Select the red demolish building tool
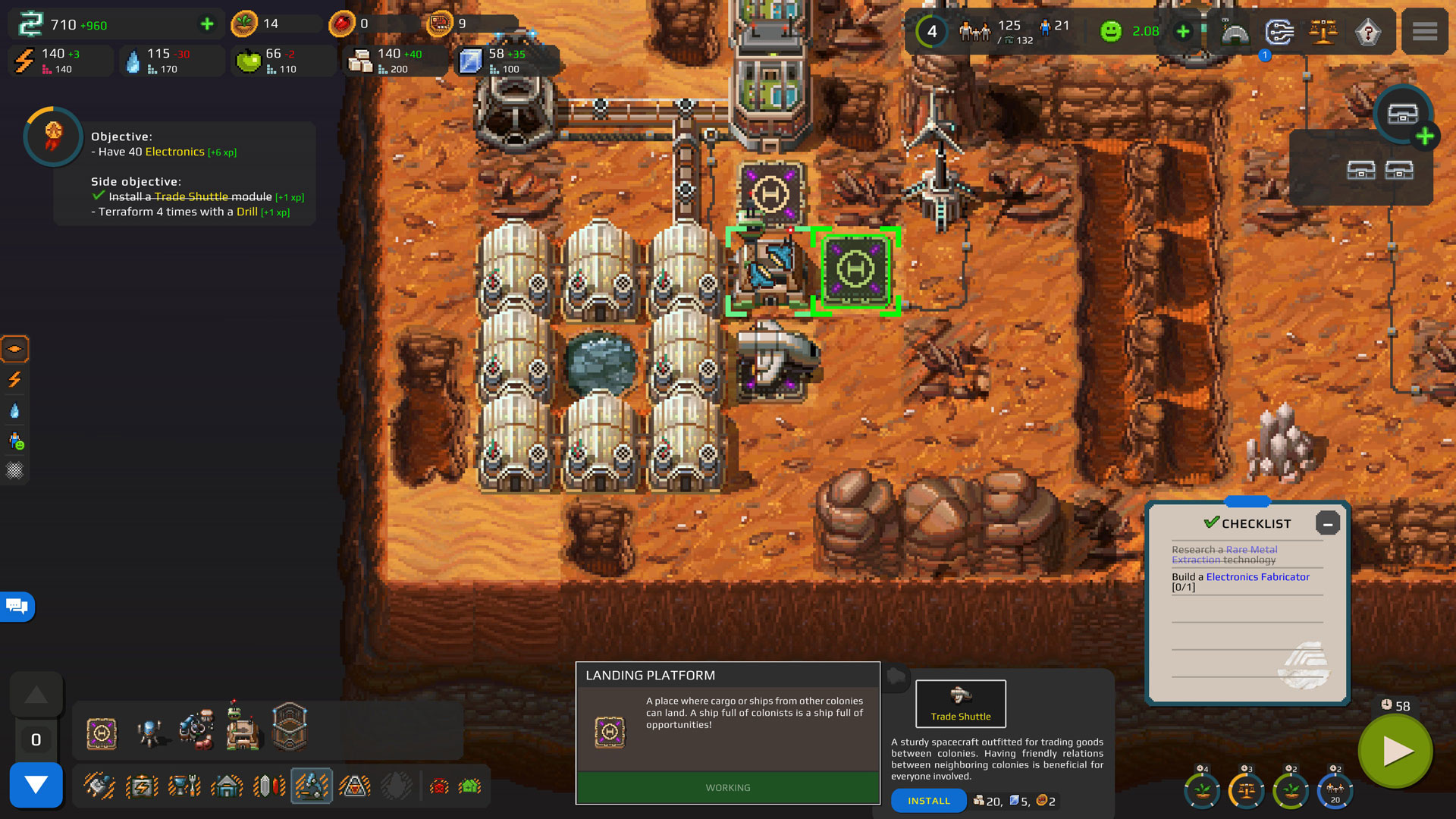 coord(439,786)
